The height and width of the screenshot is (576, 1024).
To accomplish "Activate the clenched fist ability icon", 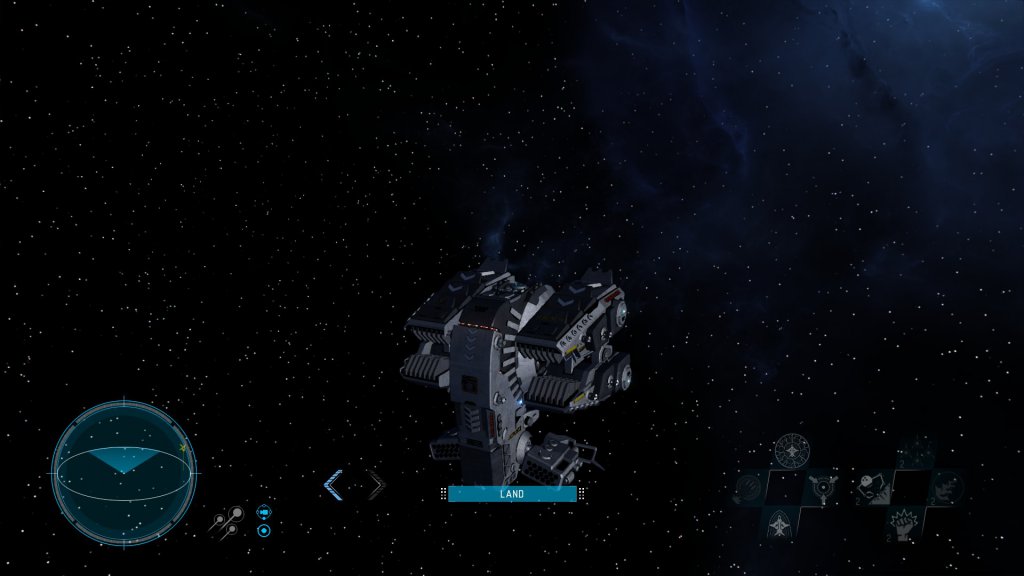I will [905, 522].
